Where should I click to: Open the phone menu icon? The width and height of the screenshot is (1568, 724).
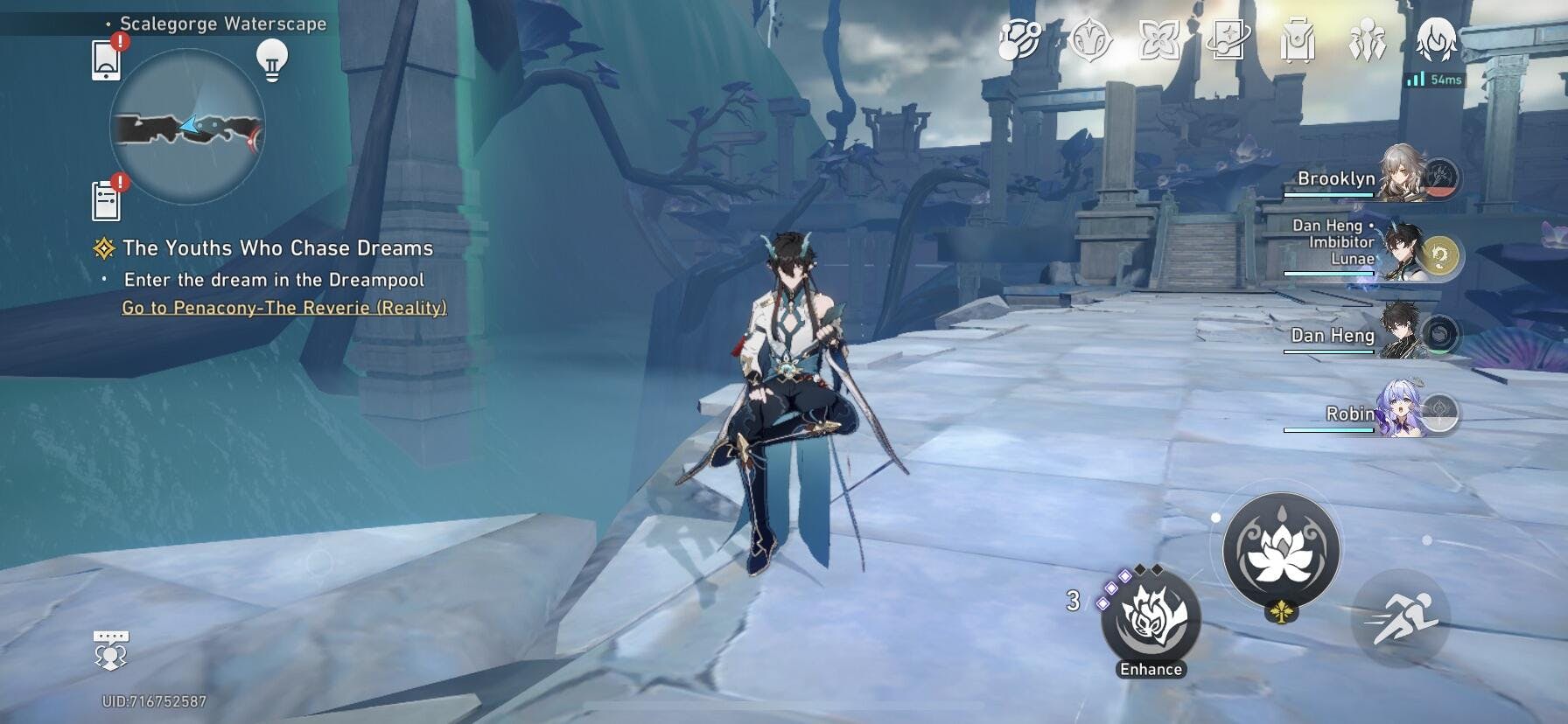106,60
